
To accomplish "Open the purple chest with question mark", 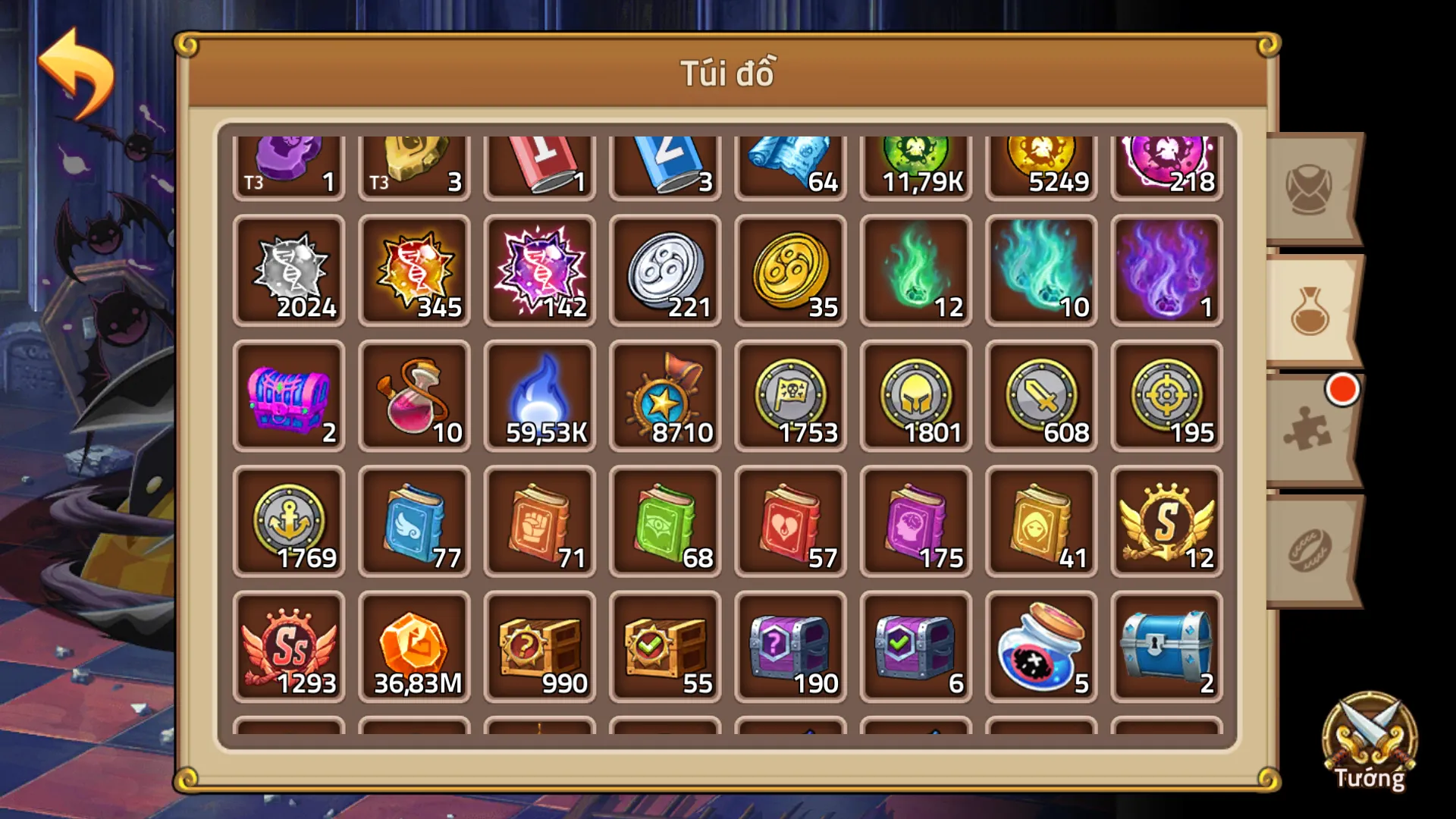I will tap(789, 647).
